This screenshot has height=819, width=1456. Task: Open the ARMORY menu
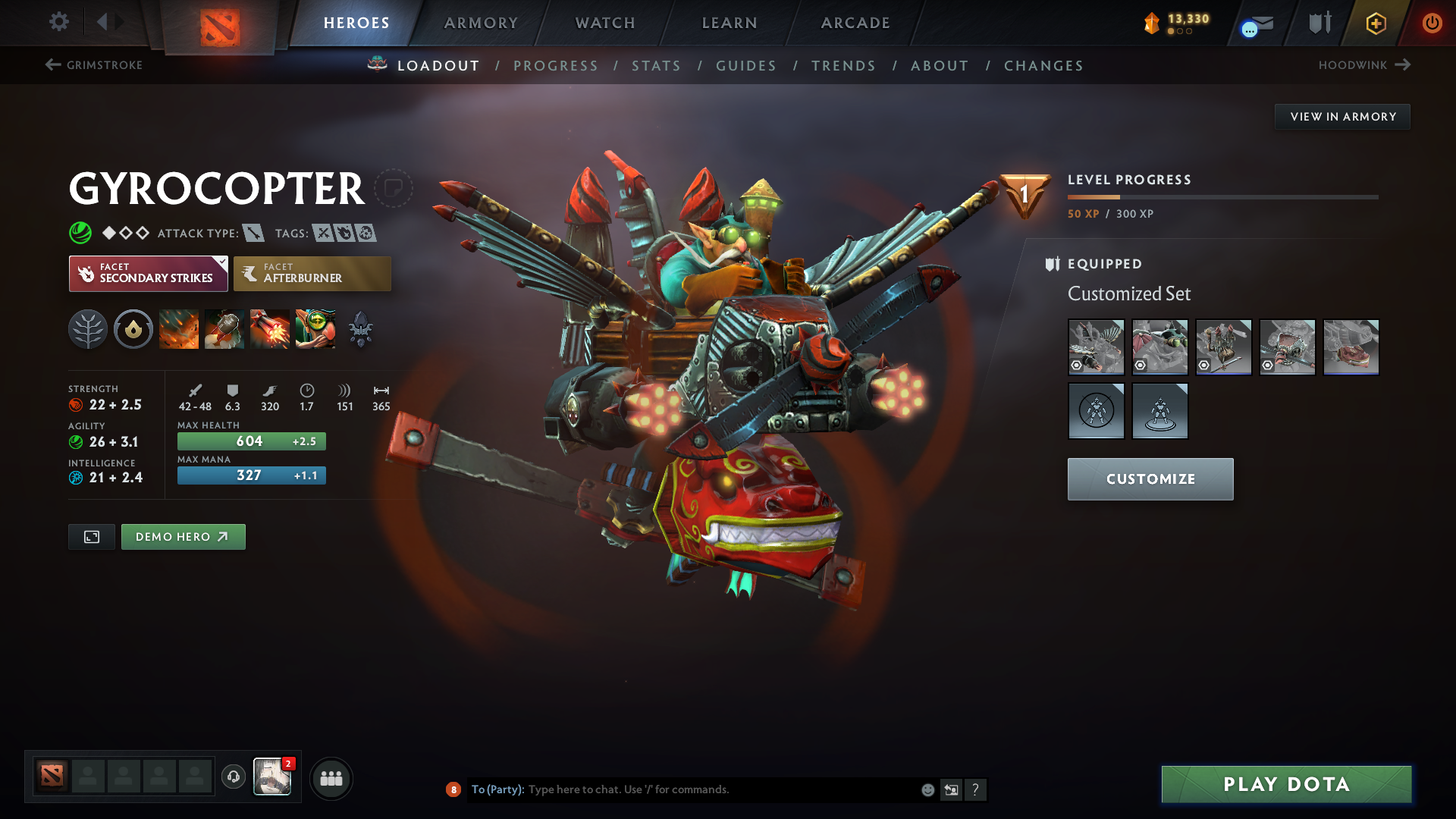pyautogui.click(x=481, y=23)
